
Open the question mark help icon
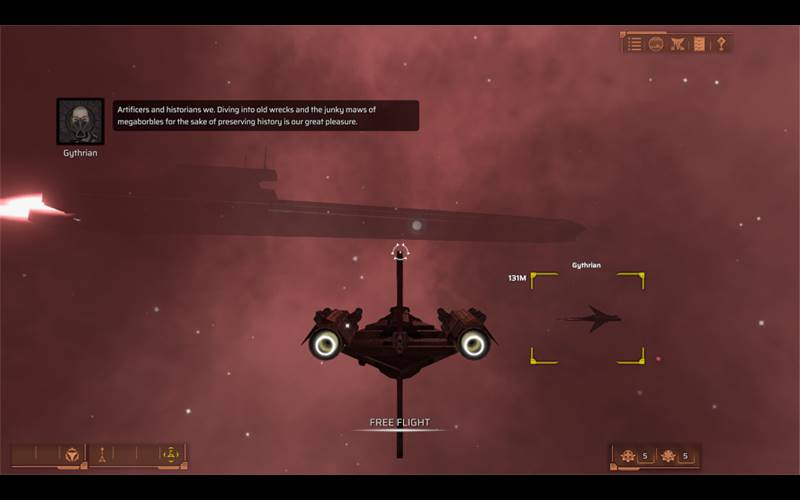point(721,44)
